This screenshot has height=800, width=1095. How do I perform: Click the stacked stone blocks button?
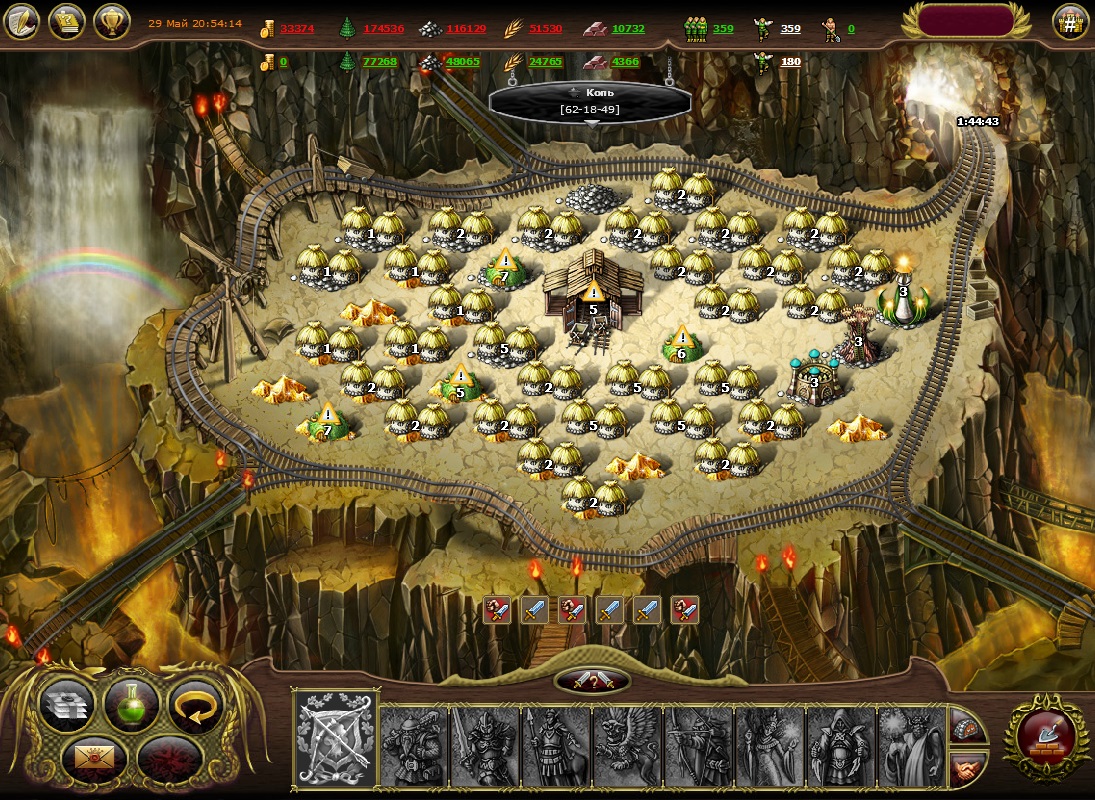point(68,704)
